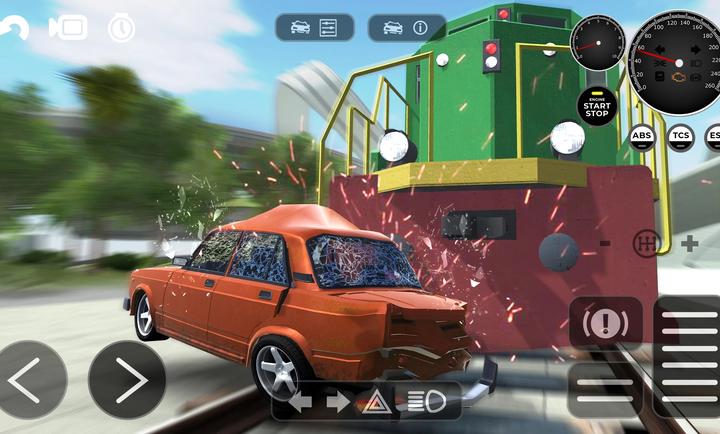
Task: Activate the left turn signal
Action: click(300, 402)
